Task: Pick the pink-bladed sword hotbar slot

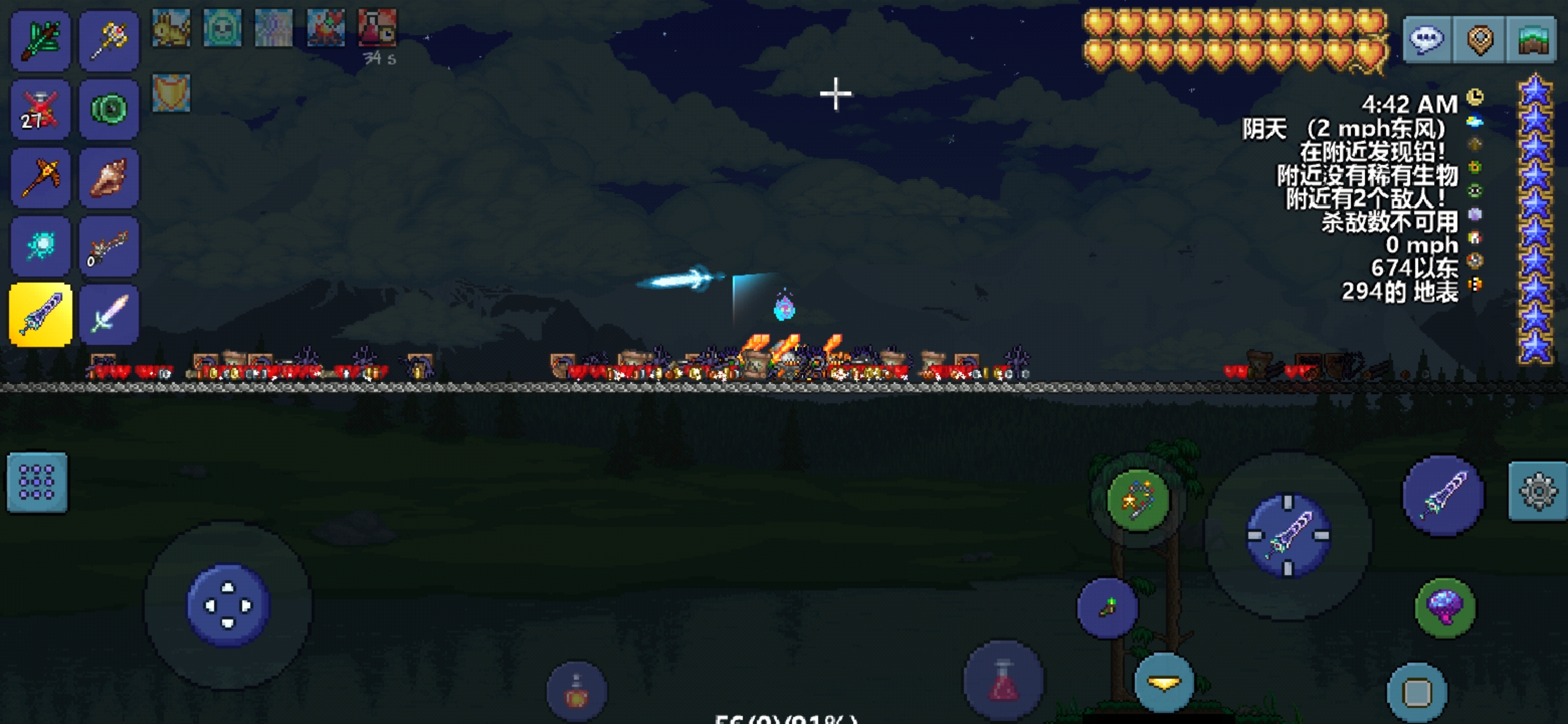Action: pos(109,314)
